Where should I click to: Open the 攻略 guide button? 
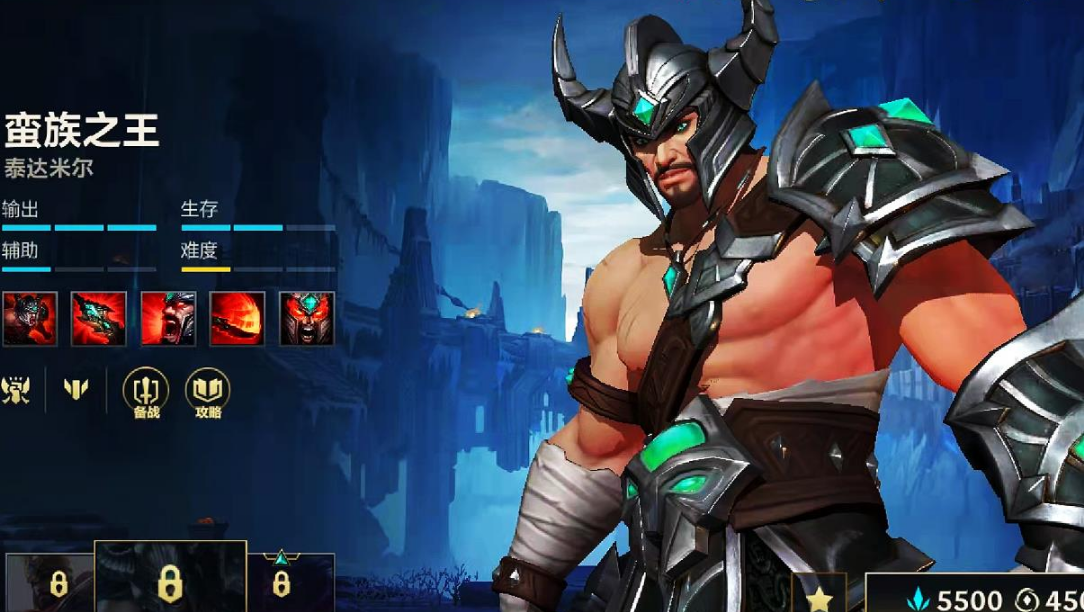(208, 393)
